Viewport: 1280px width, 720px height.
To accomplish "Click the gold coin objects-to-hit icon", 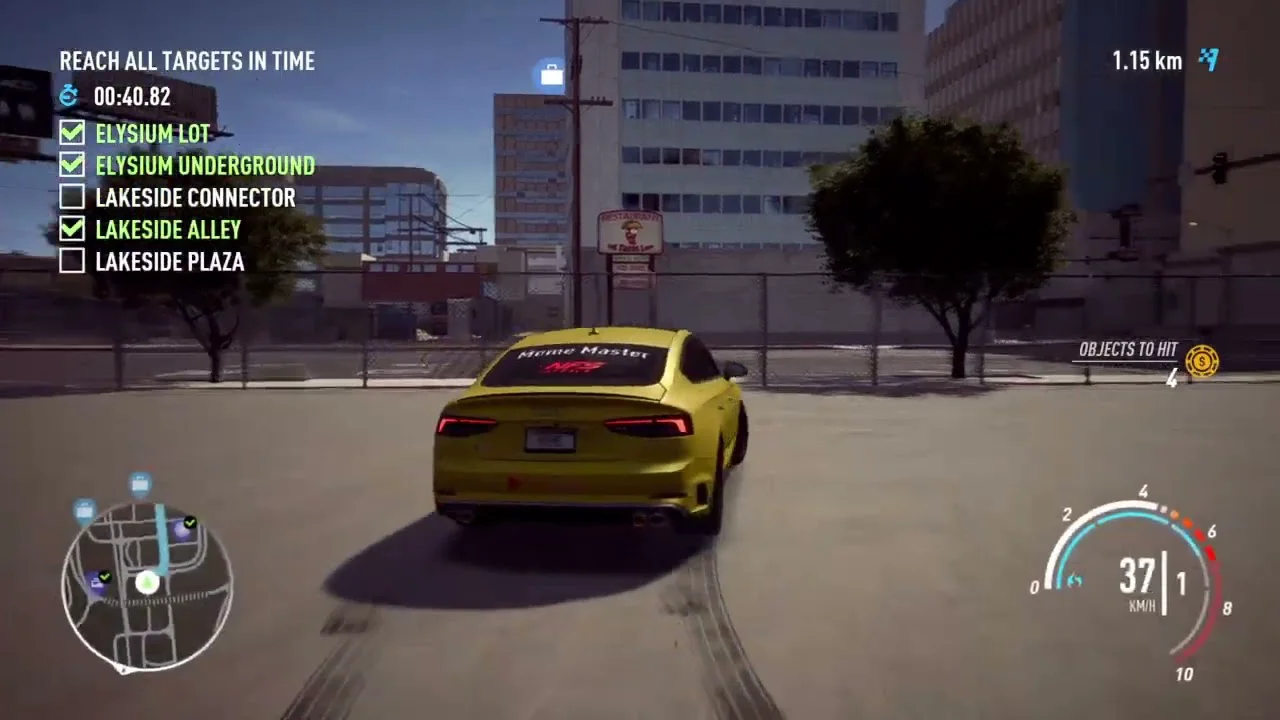I will coord(1201,360).
